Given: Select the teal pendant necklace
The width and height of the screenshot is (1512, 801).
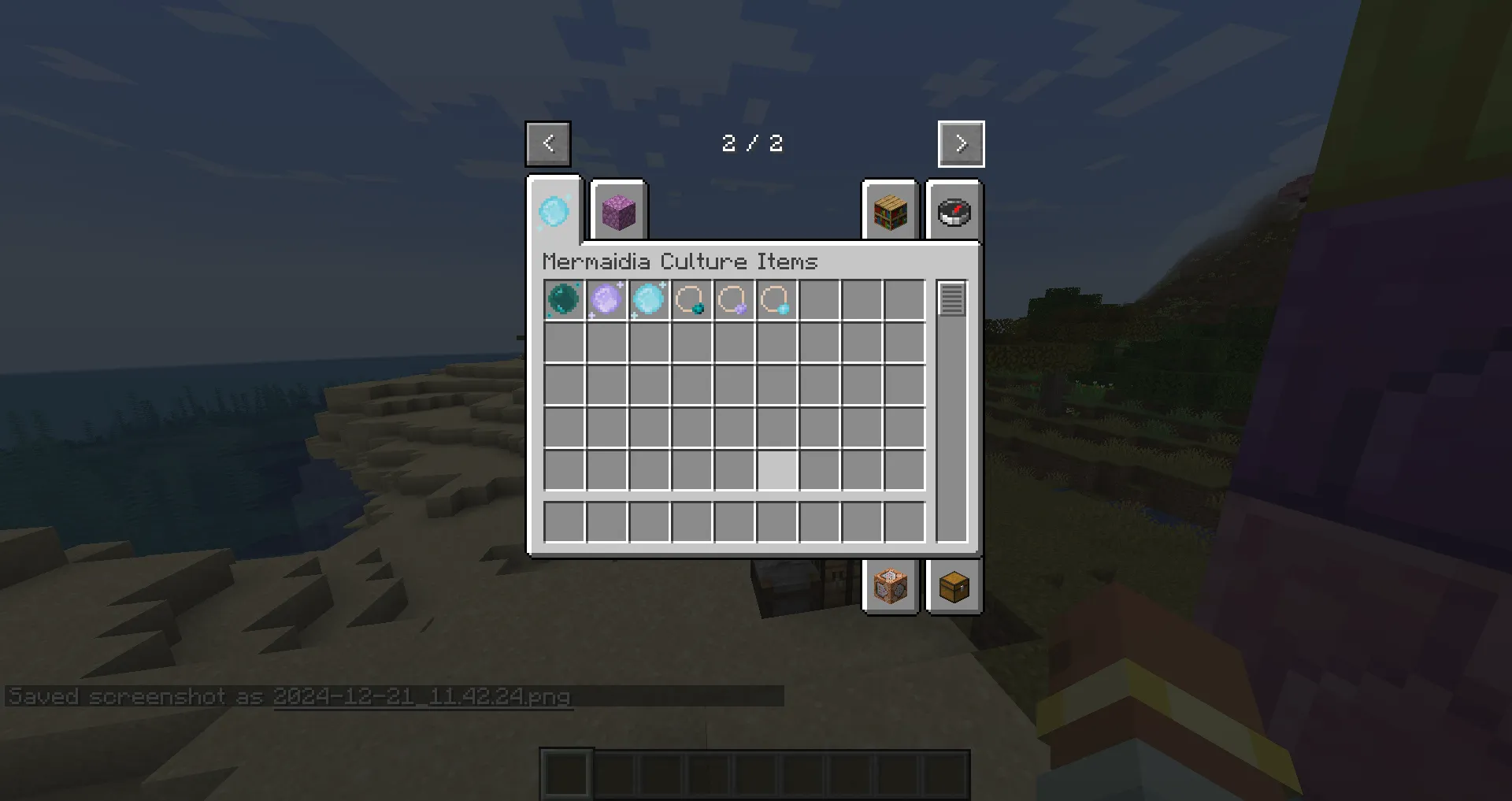Looking at the screenshot, I should 691,300.
